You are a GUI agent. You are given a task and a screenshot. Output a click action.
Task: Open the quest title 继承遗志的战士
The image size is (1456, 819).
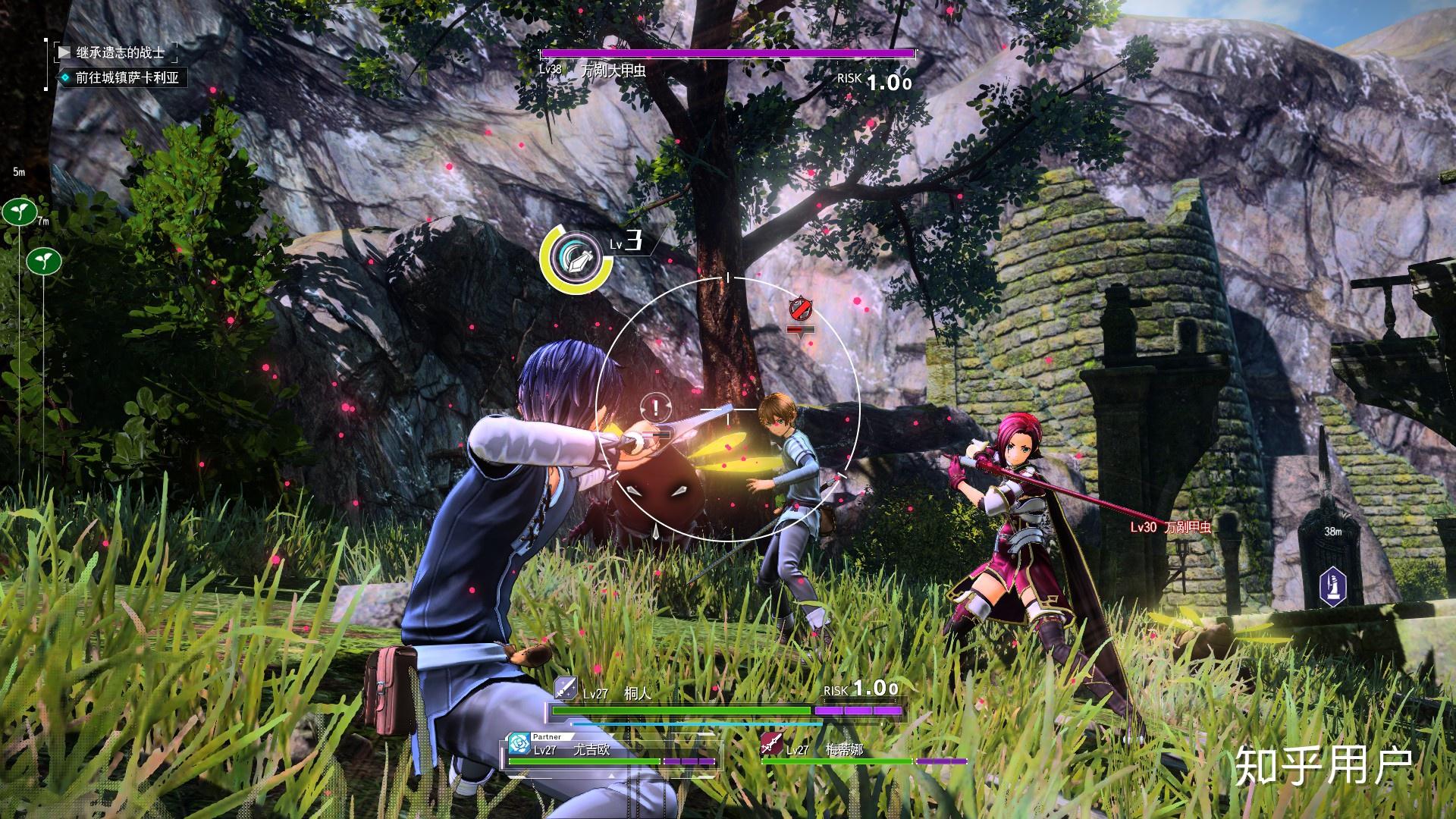point(120,52)
